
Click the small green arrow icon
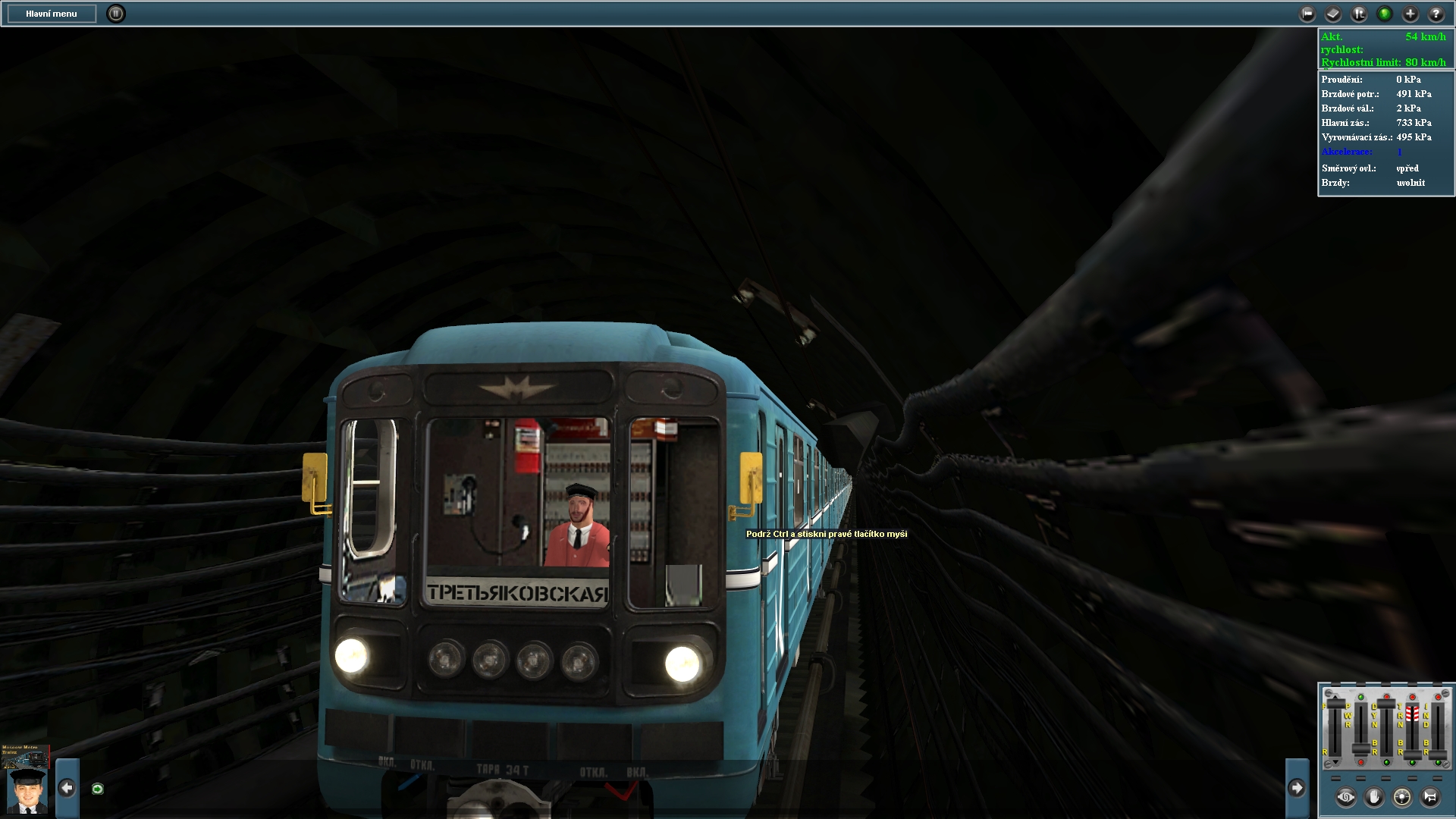point(97,789)
